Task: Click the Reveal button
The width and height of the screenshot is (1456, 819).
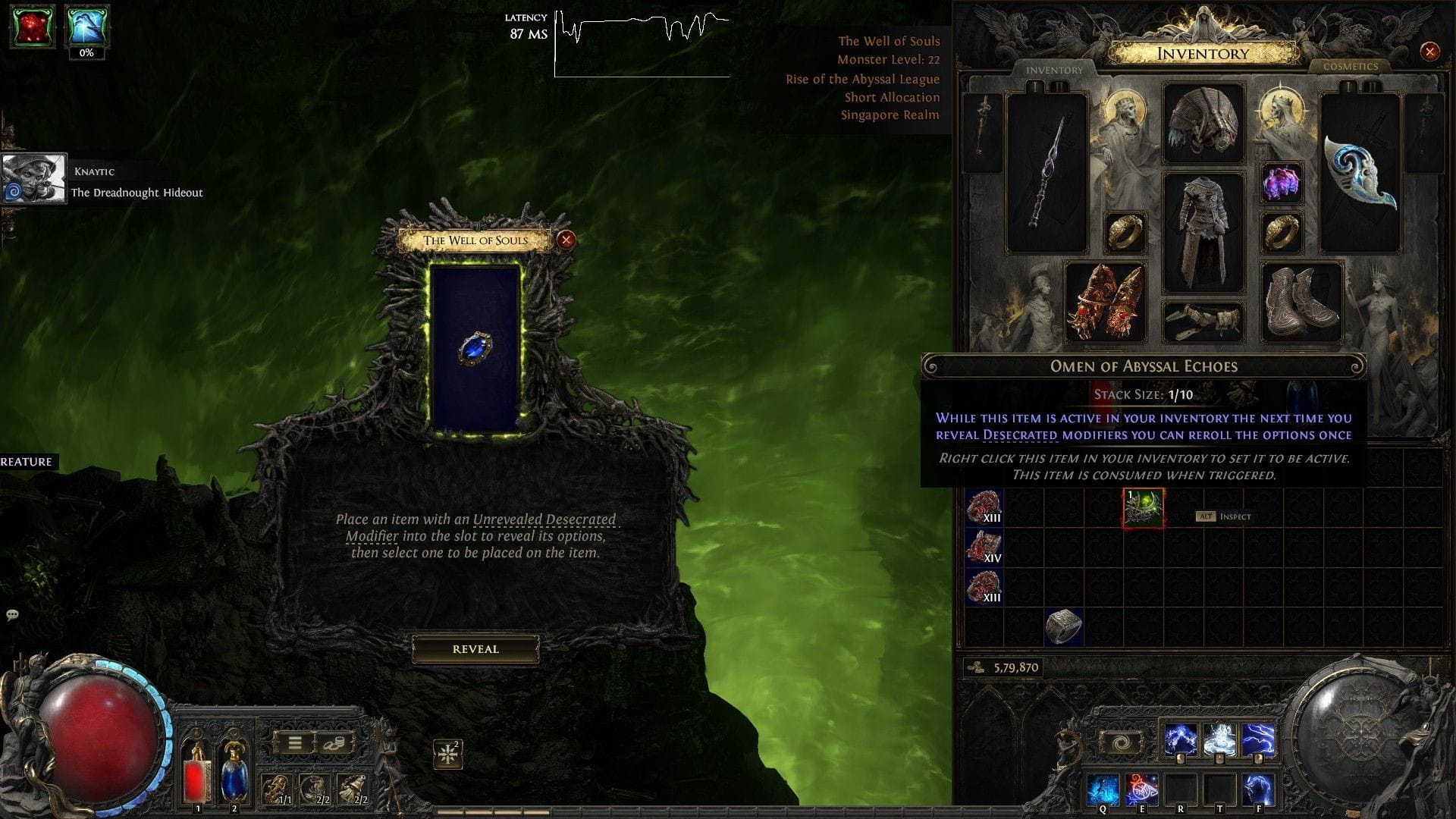Action: click(x=475, y=649)
